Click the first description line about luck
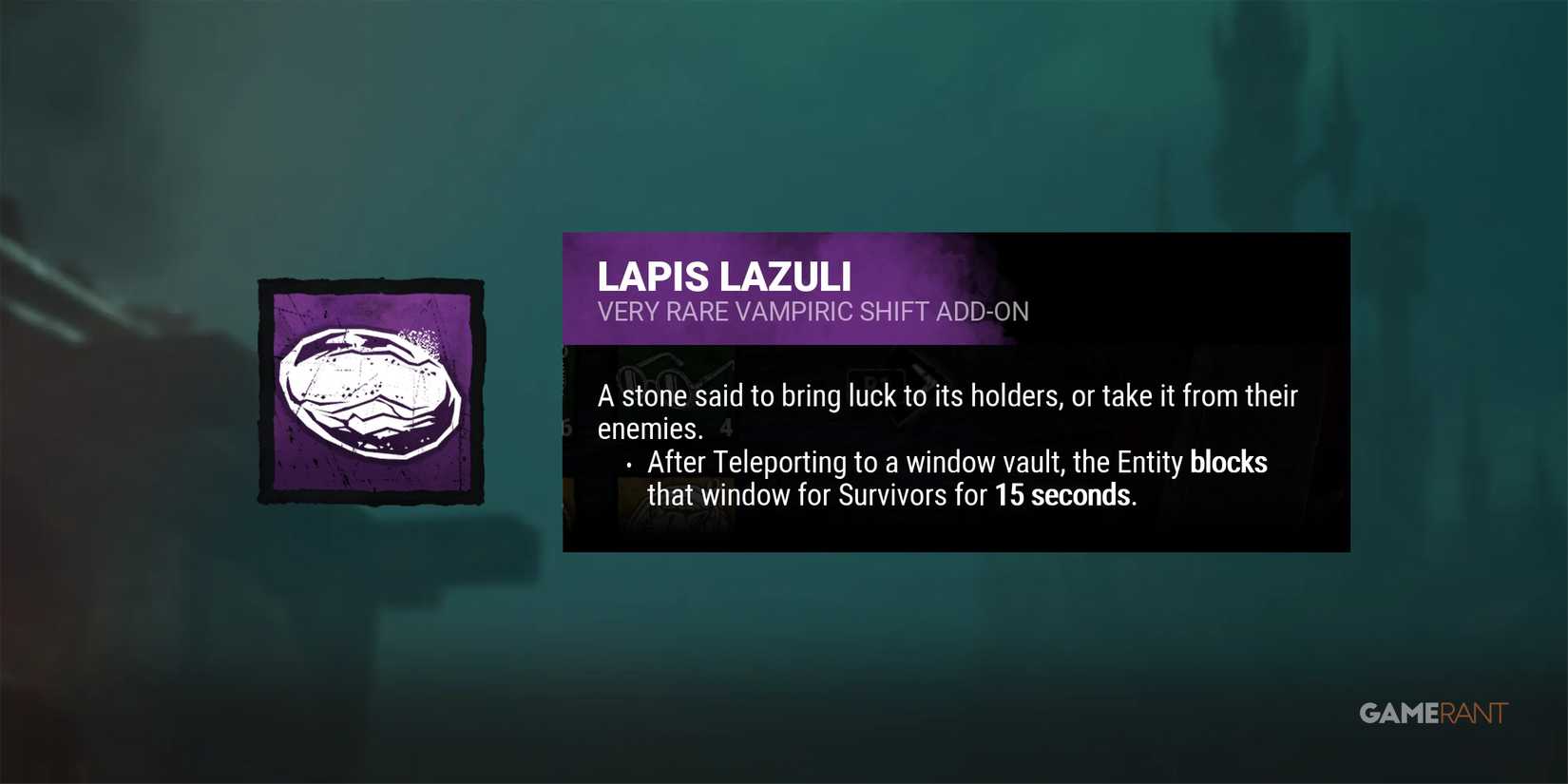This screenshot has height=784, width=1568. click(947, 396)
